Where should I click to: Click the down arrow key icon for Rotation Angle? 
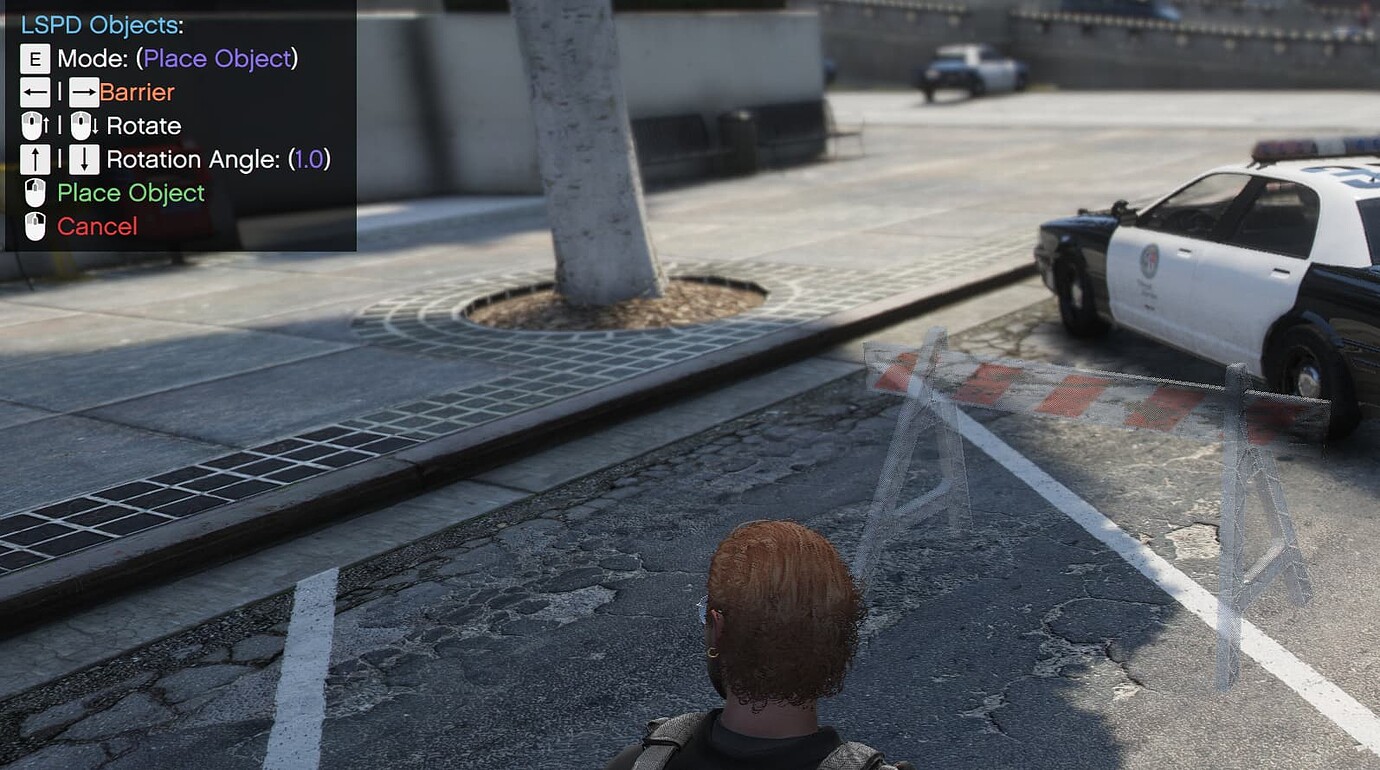click(x=85, y=158)
